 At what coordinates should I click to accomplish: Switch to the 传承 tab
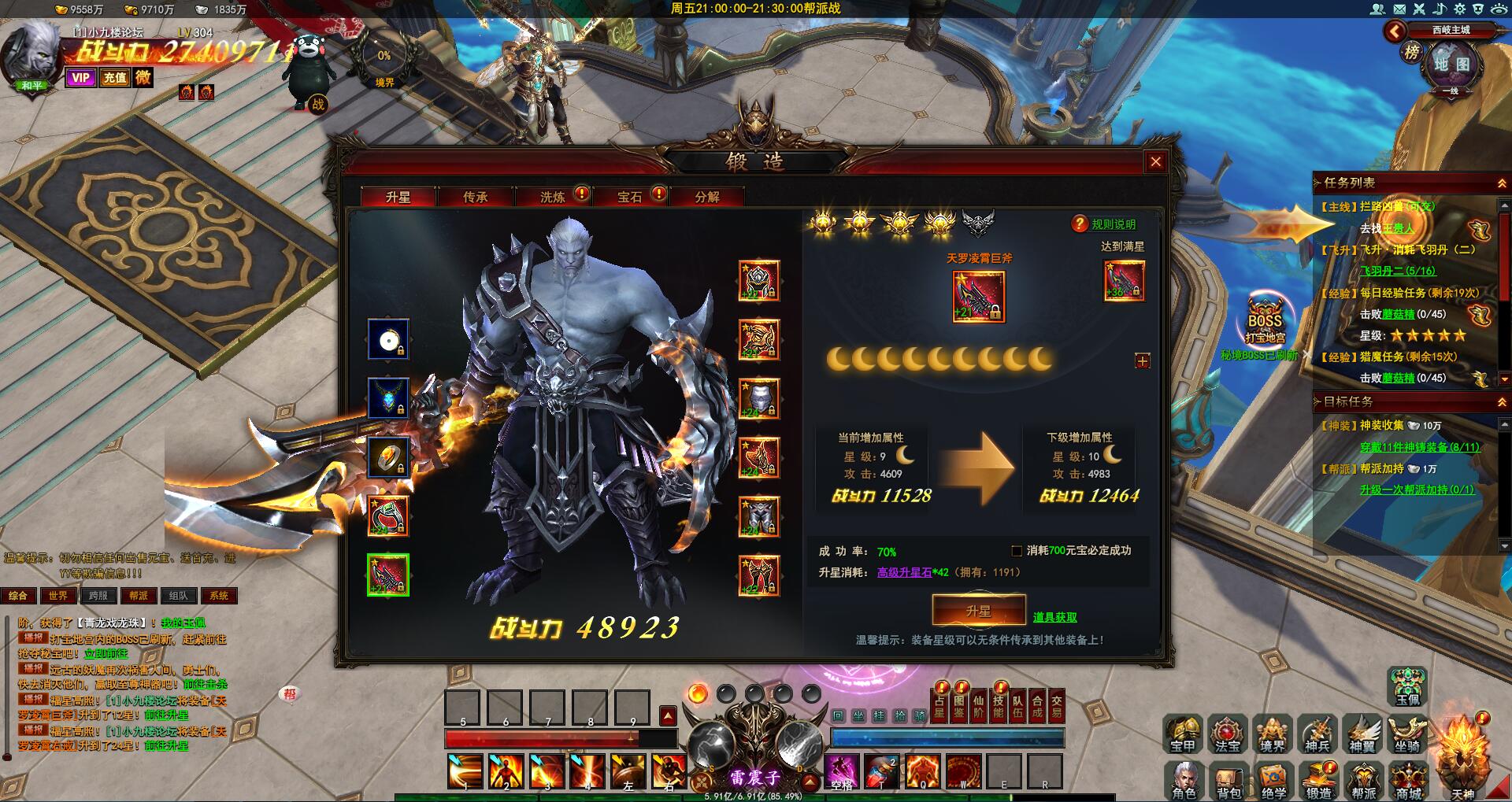click(x=475, y=197)
